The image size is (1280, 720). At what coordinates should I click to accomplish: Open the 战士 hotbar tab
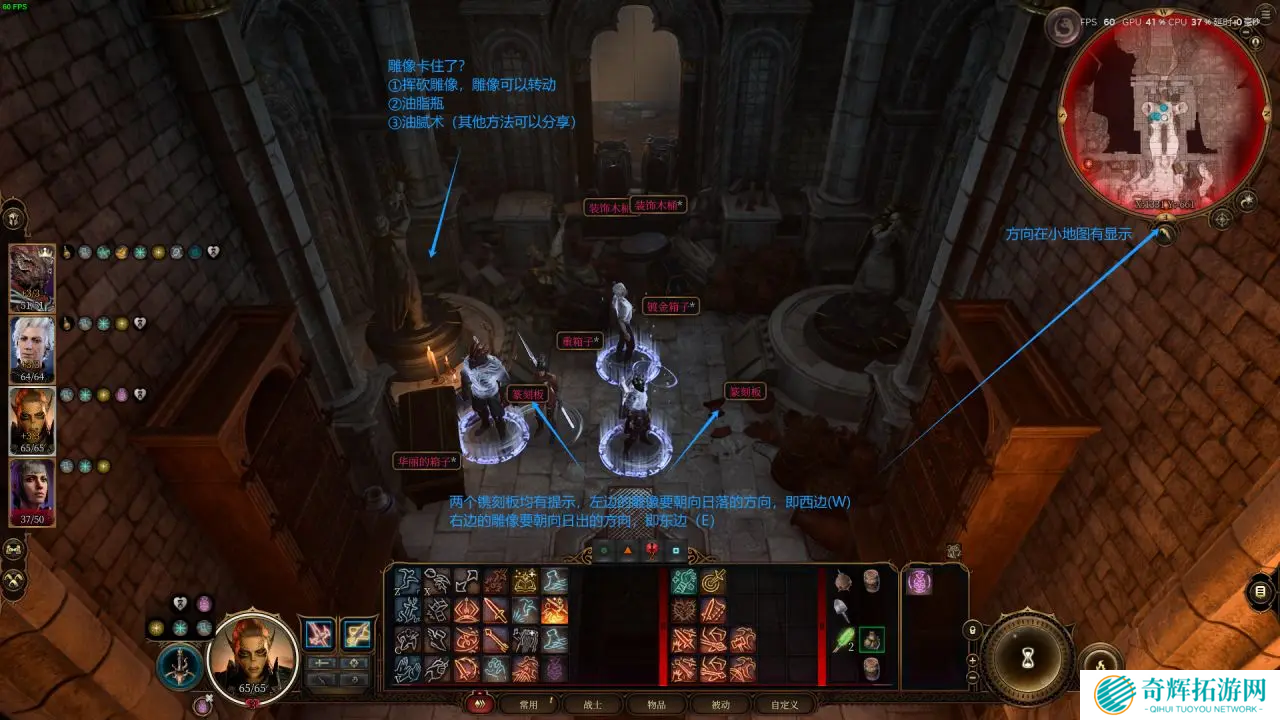pos(592,704)
